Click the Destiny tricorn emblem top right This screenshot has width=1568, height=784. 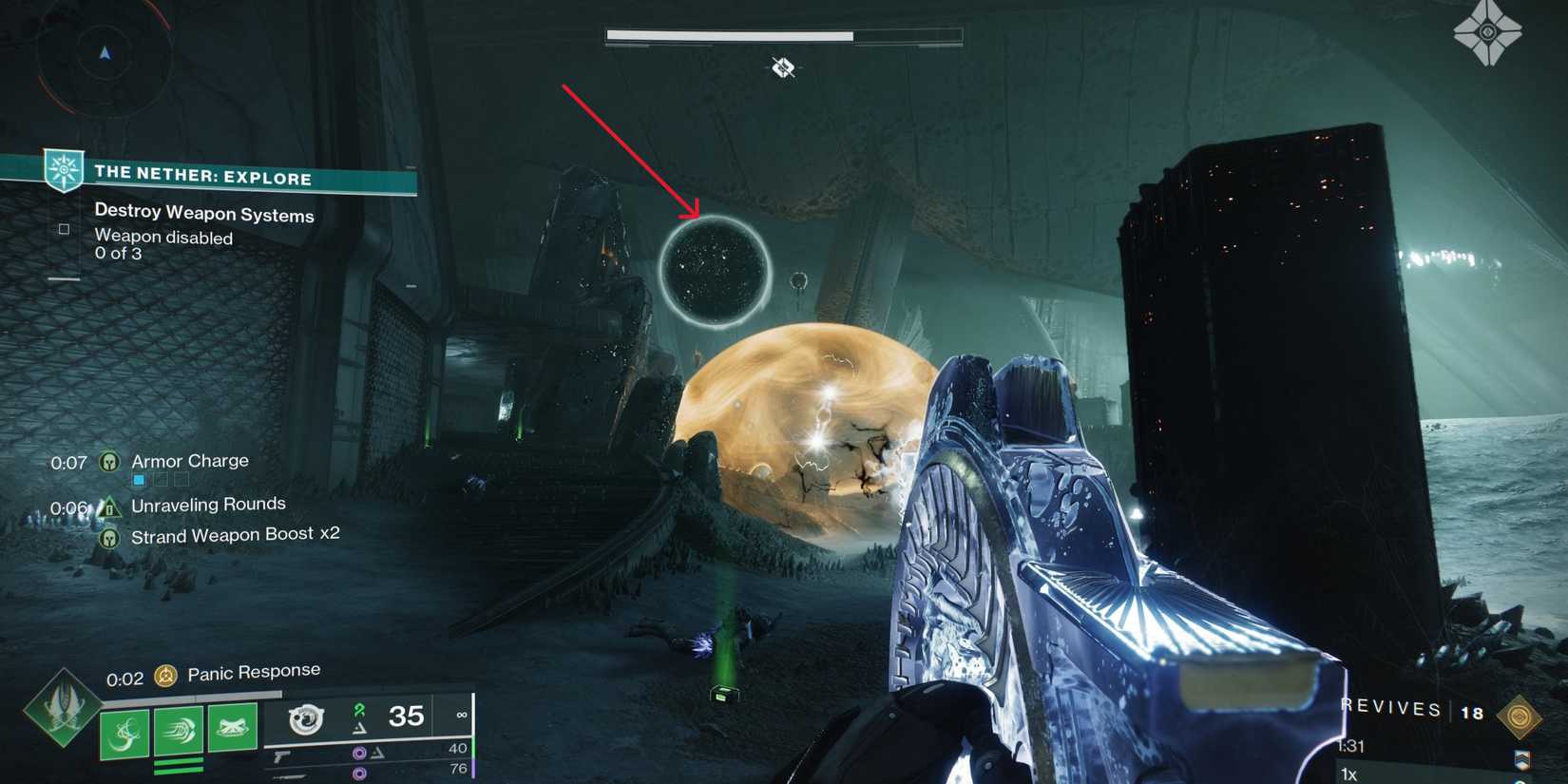[1487, 33]
